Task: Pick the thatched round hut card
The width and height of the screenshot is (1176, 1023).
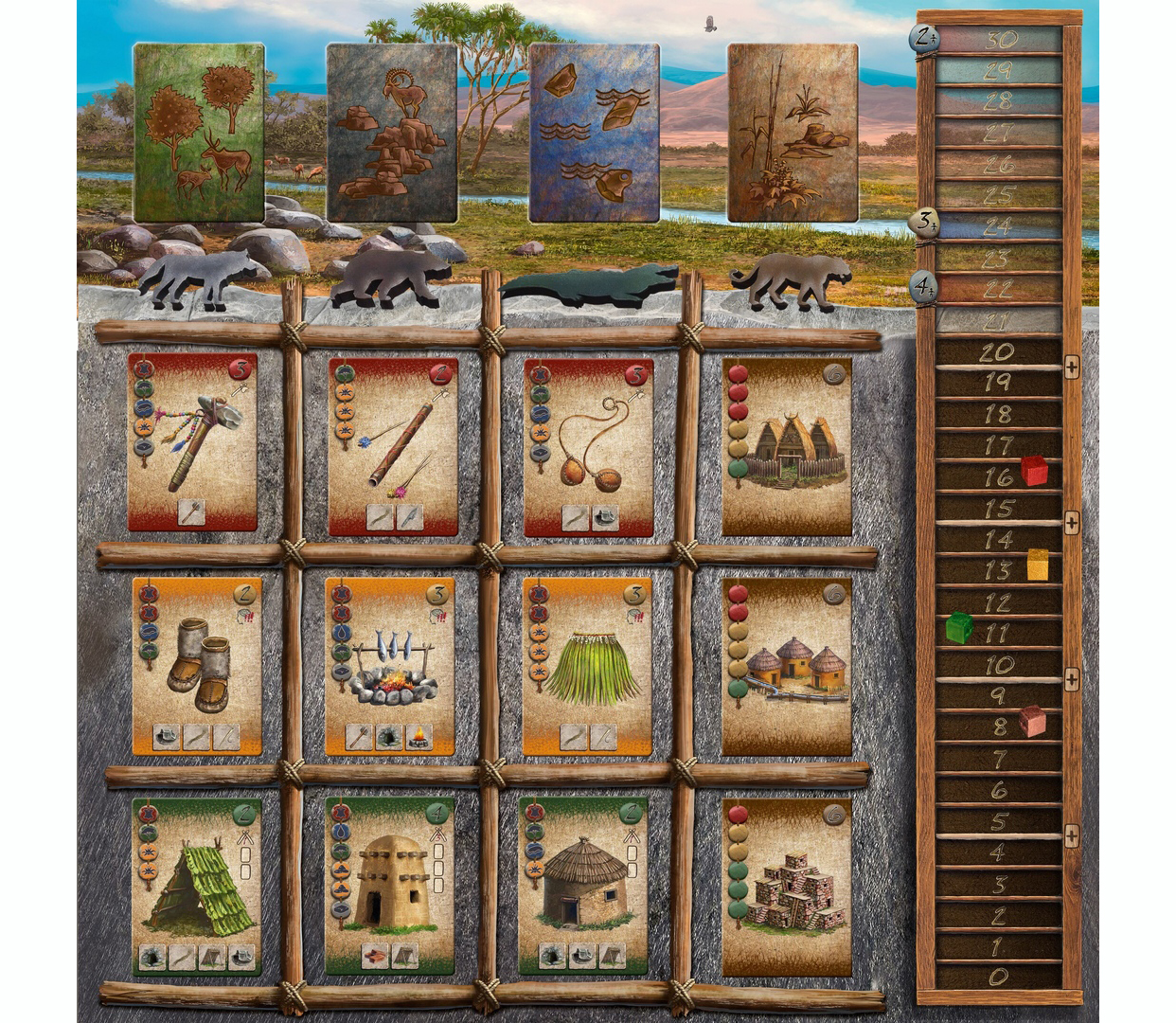Action: coord(584,886)
